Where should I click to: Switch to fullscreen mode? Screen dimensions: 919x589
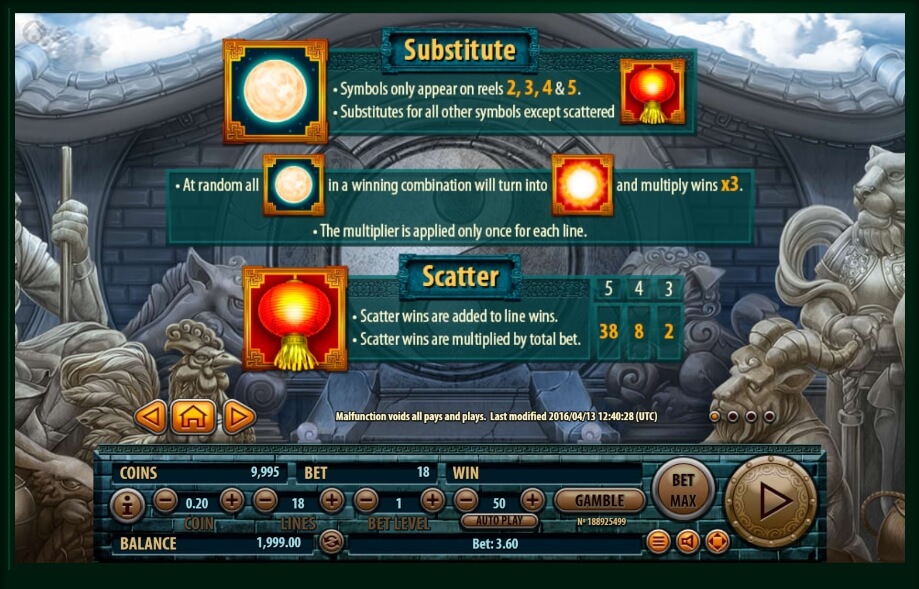coord(717,542)
